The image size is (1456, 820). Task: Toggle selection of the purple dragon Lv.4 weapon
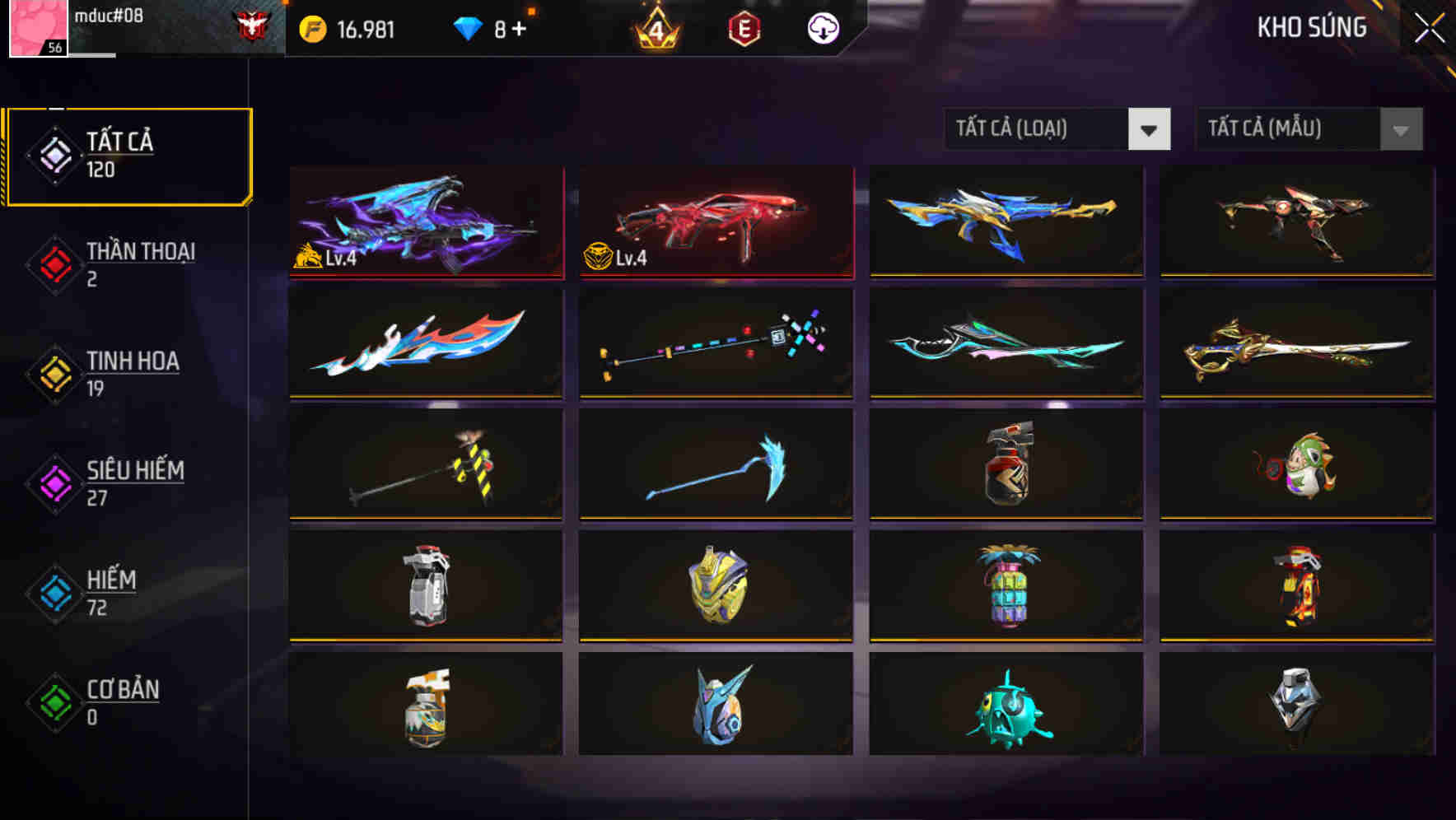[x=426, y=221]
